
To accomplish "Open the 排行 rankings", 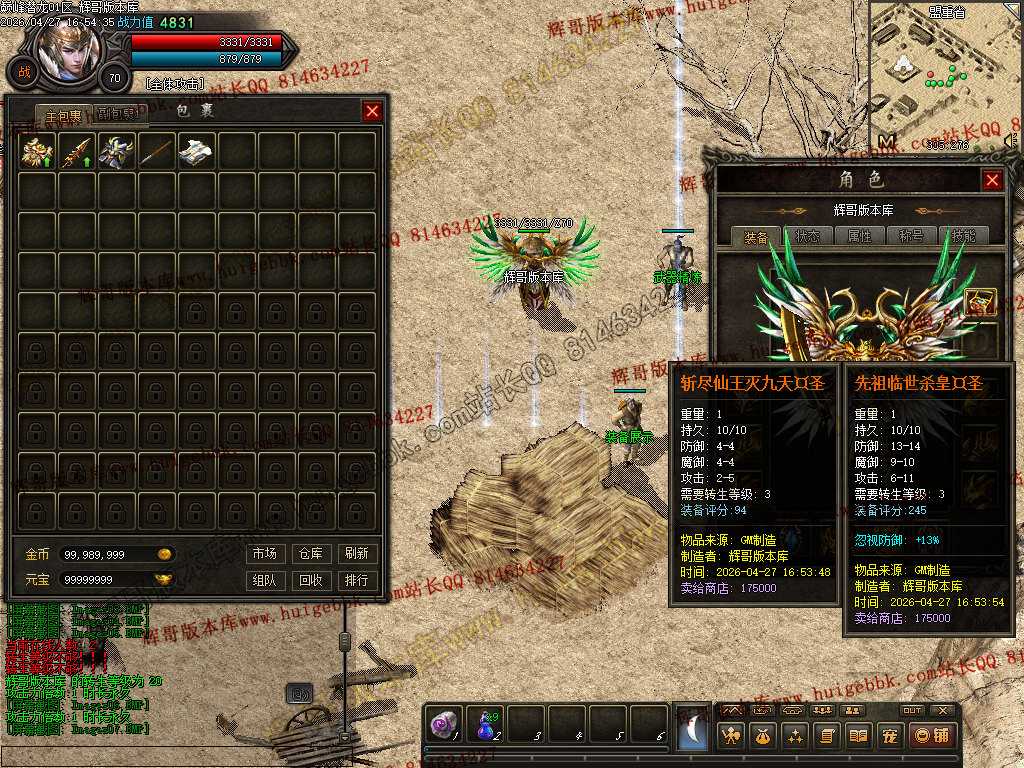I will (356, 580).
